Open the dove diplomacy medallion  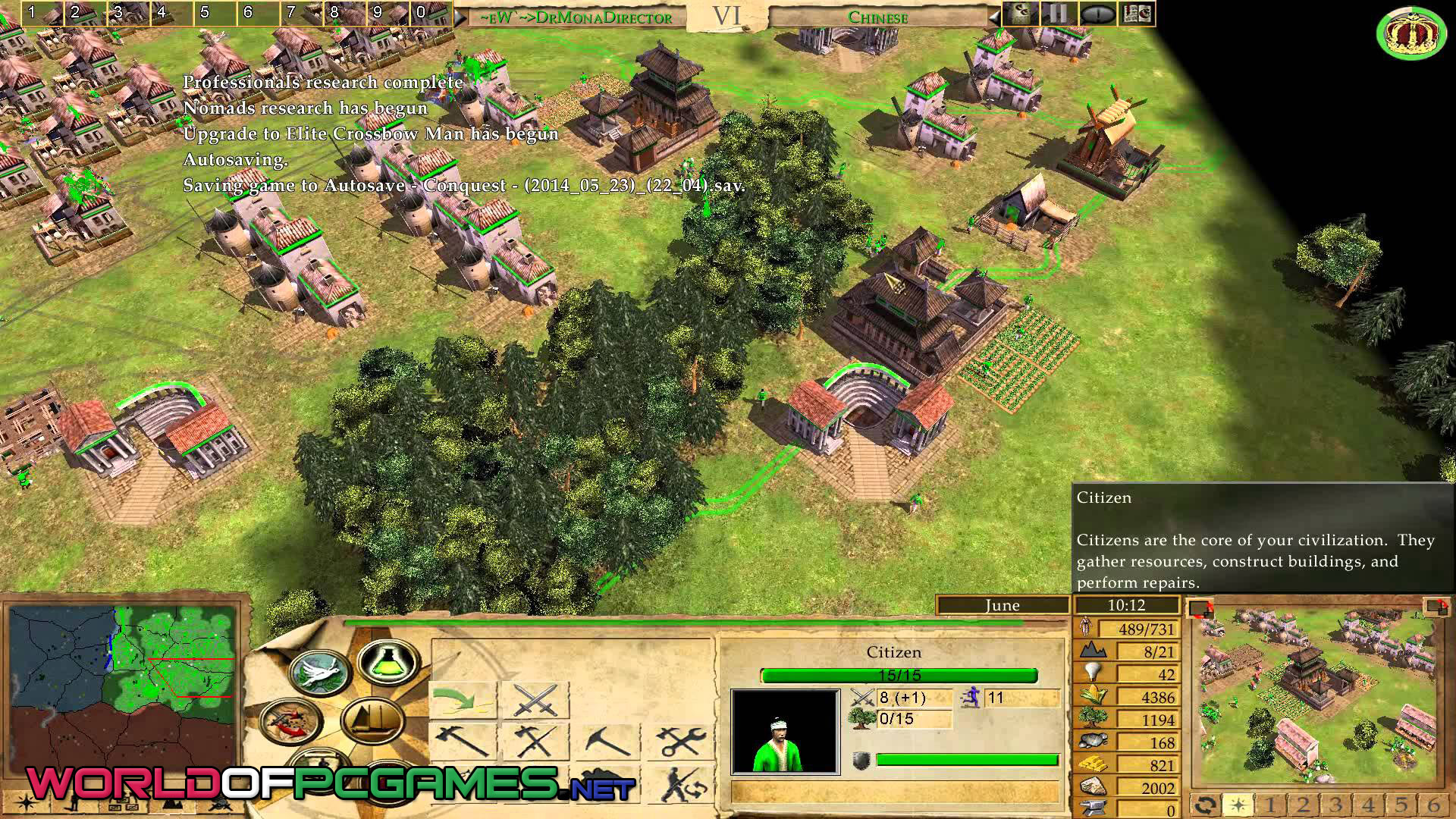[x=321, y=673]
